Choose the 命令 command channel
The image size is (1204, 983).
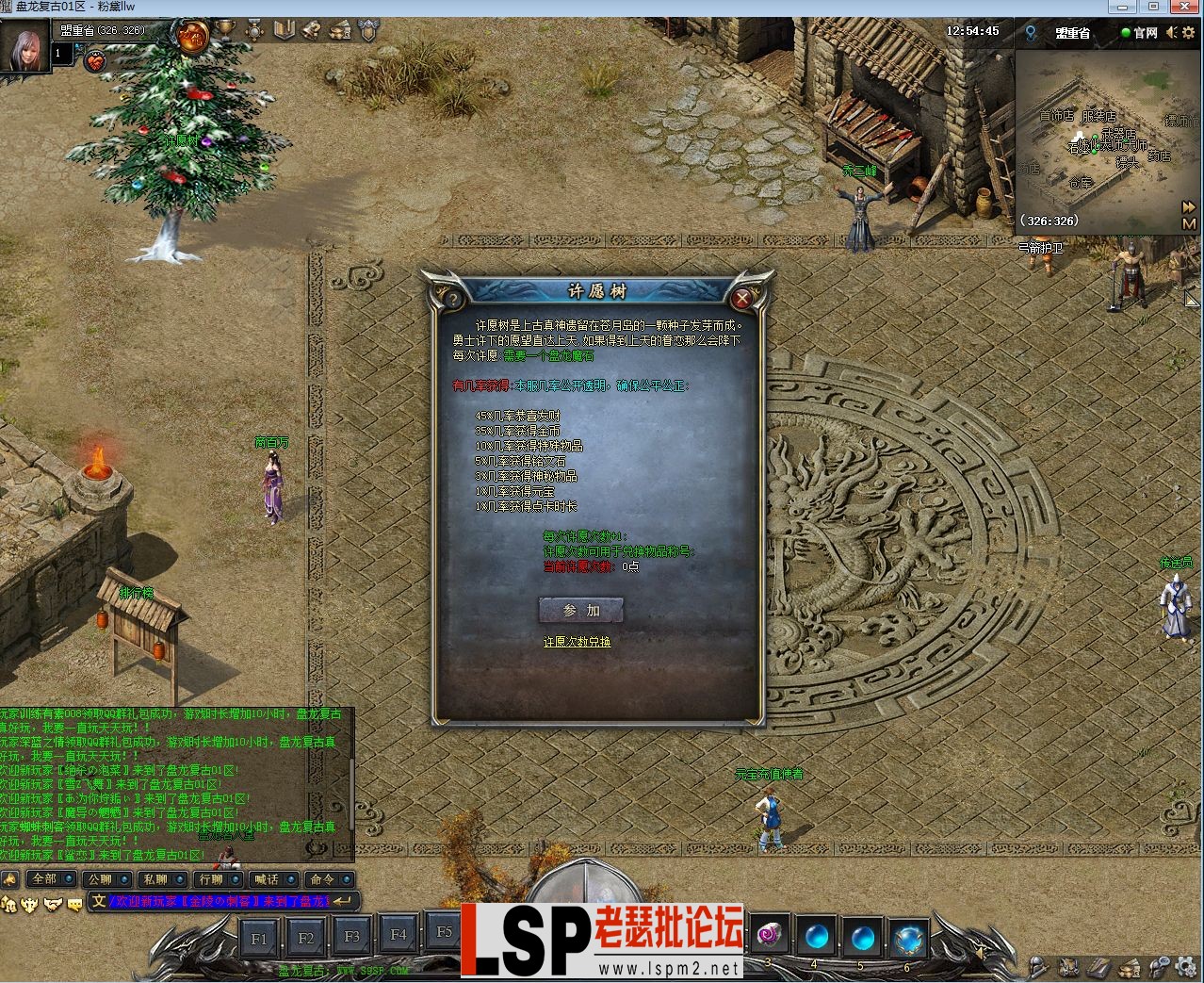click(x=323, y=878)
